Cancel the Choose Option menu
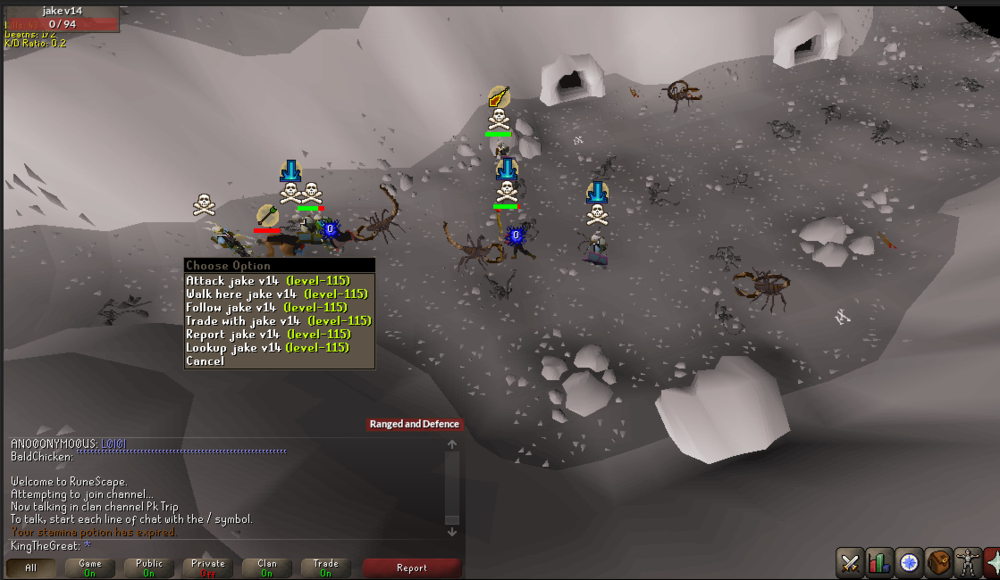The image size is (1000, 580). (x=205, y=361)
